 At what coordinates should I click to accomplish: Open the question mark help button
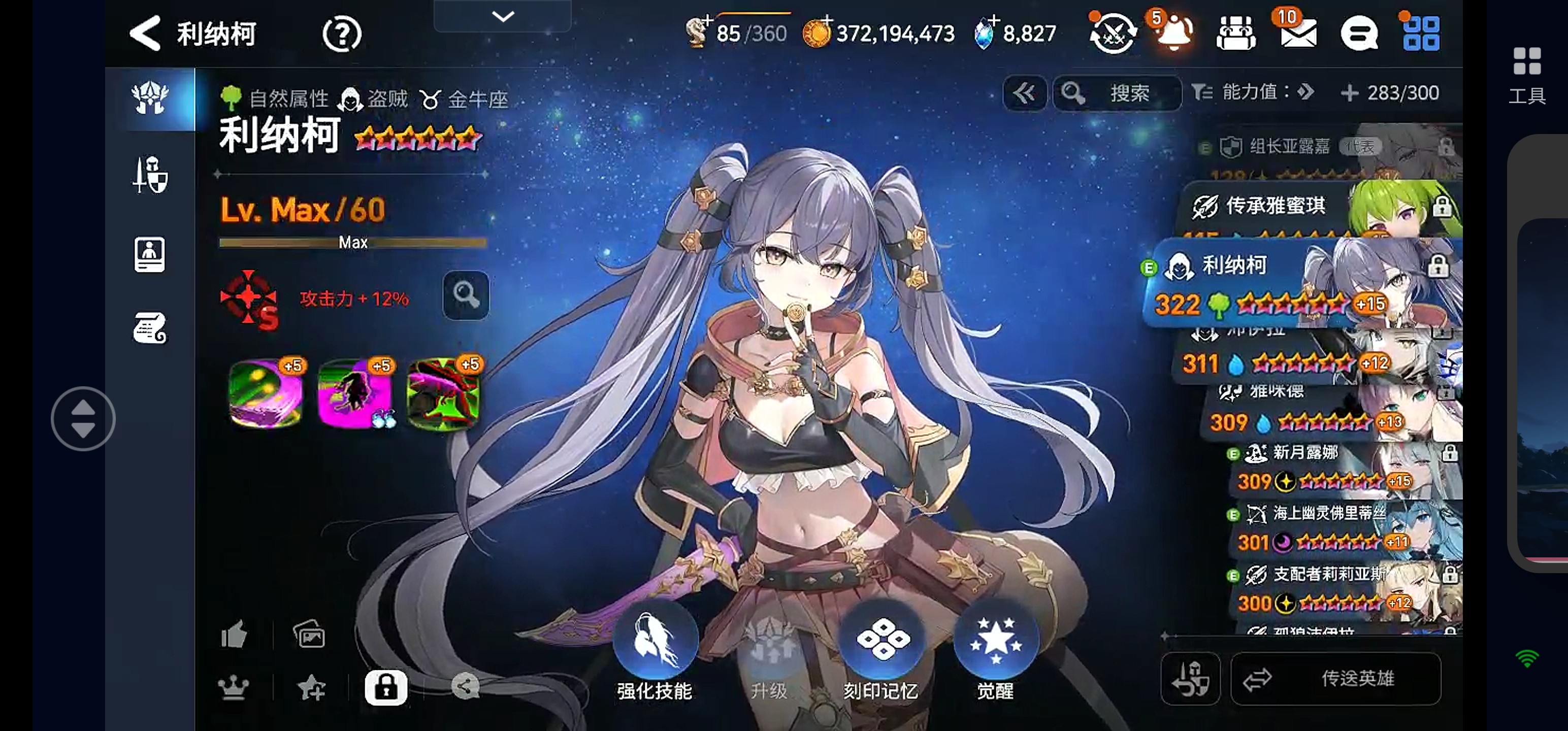pos(342,34)
